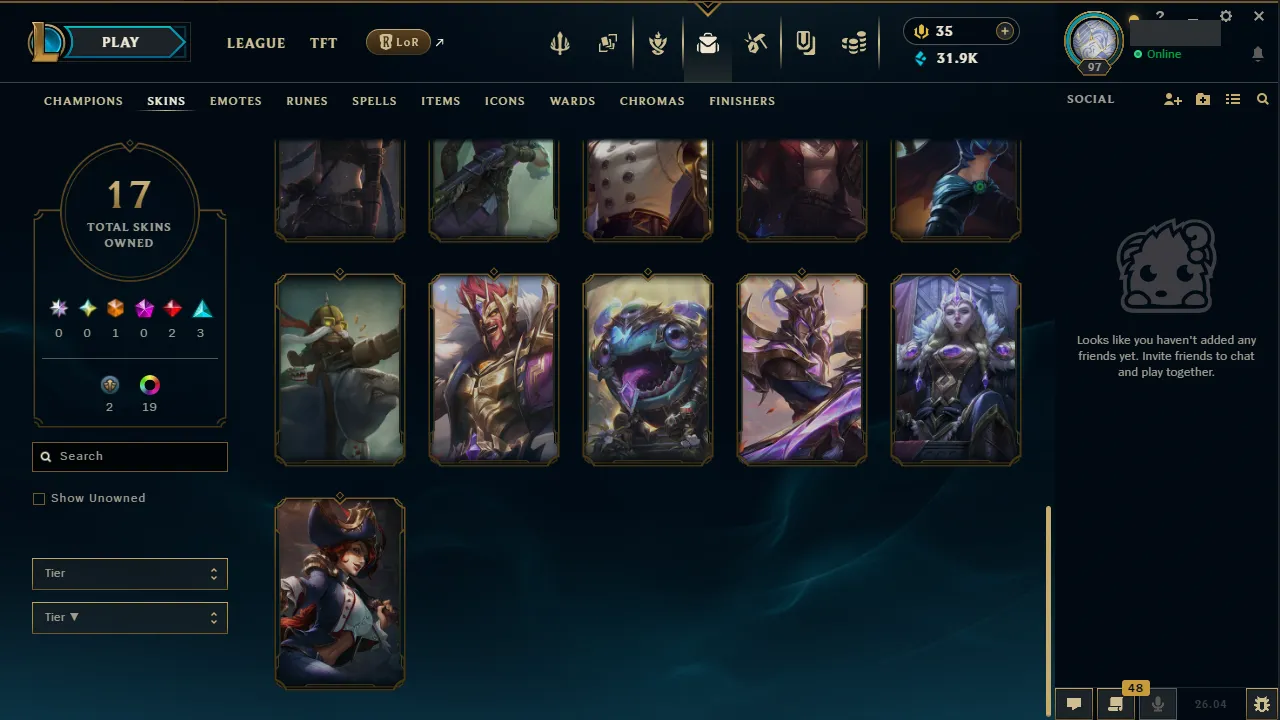The height and width of the screenshot is (720, 1280).
Task: Open Loot with the quill-and-hammer icon
Action: (757, 42)
